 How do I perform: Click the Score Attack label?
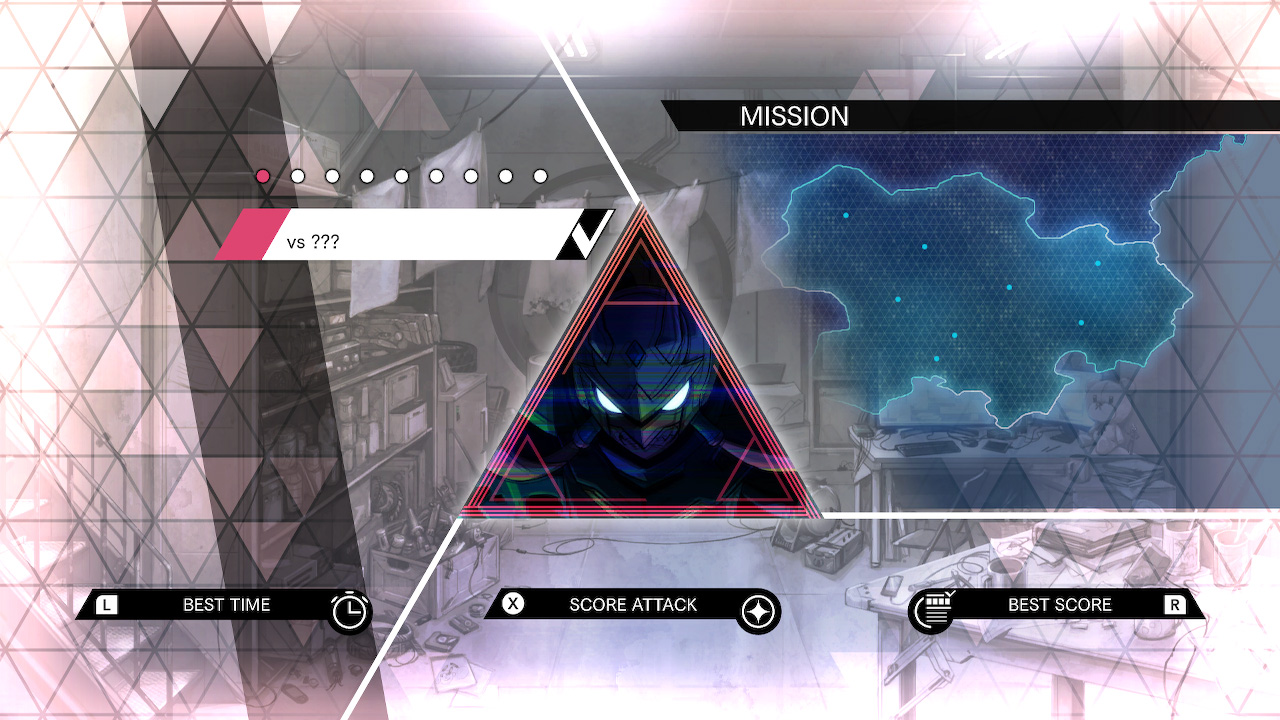(x=631, y=605)
